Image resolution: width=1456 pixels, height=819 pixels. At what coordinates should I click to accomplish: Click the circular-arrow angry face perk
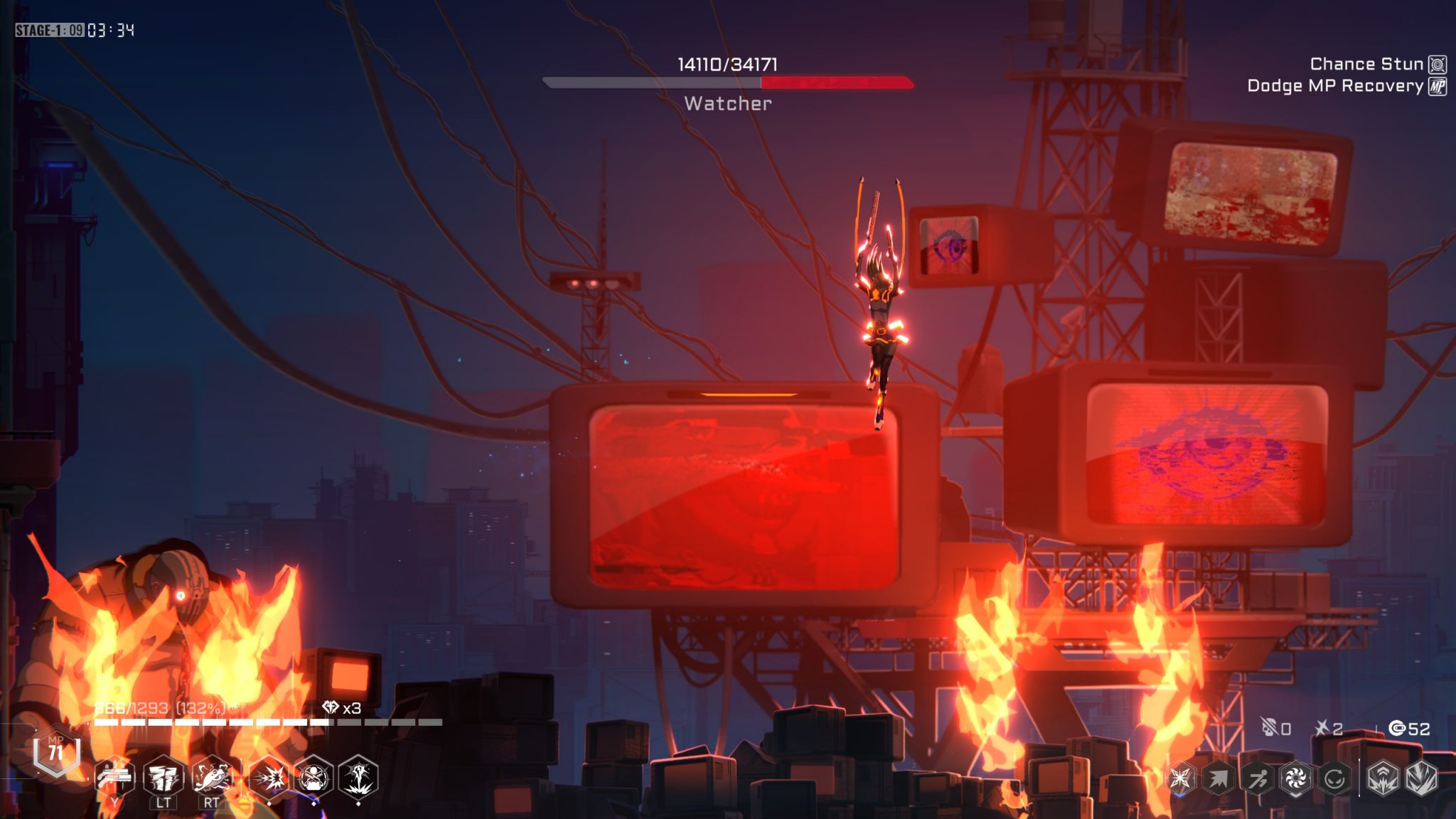(x=1334, y=778)
